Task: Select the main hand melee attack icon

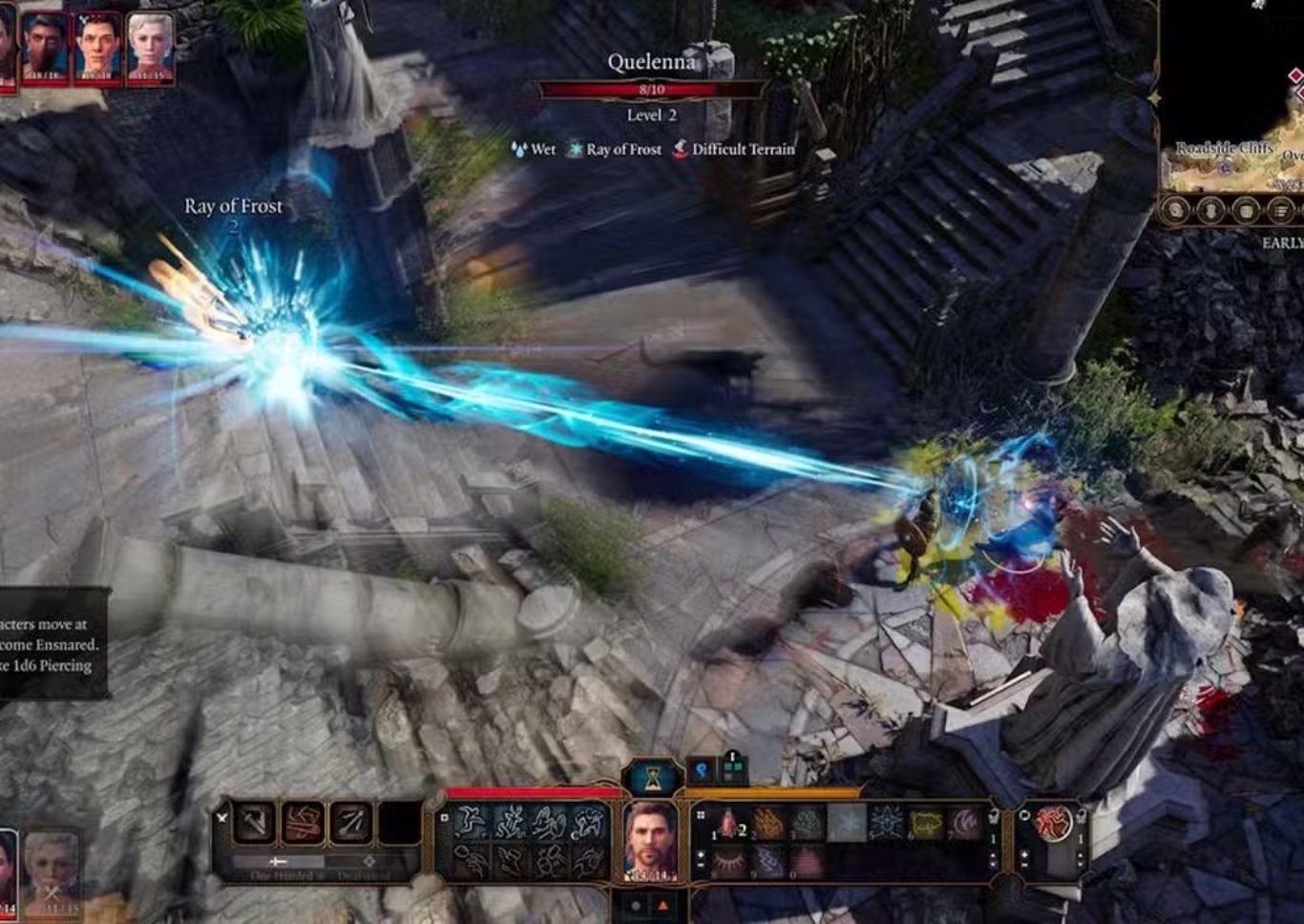Action: pyautogui.click(x=255, y=823)
